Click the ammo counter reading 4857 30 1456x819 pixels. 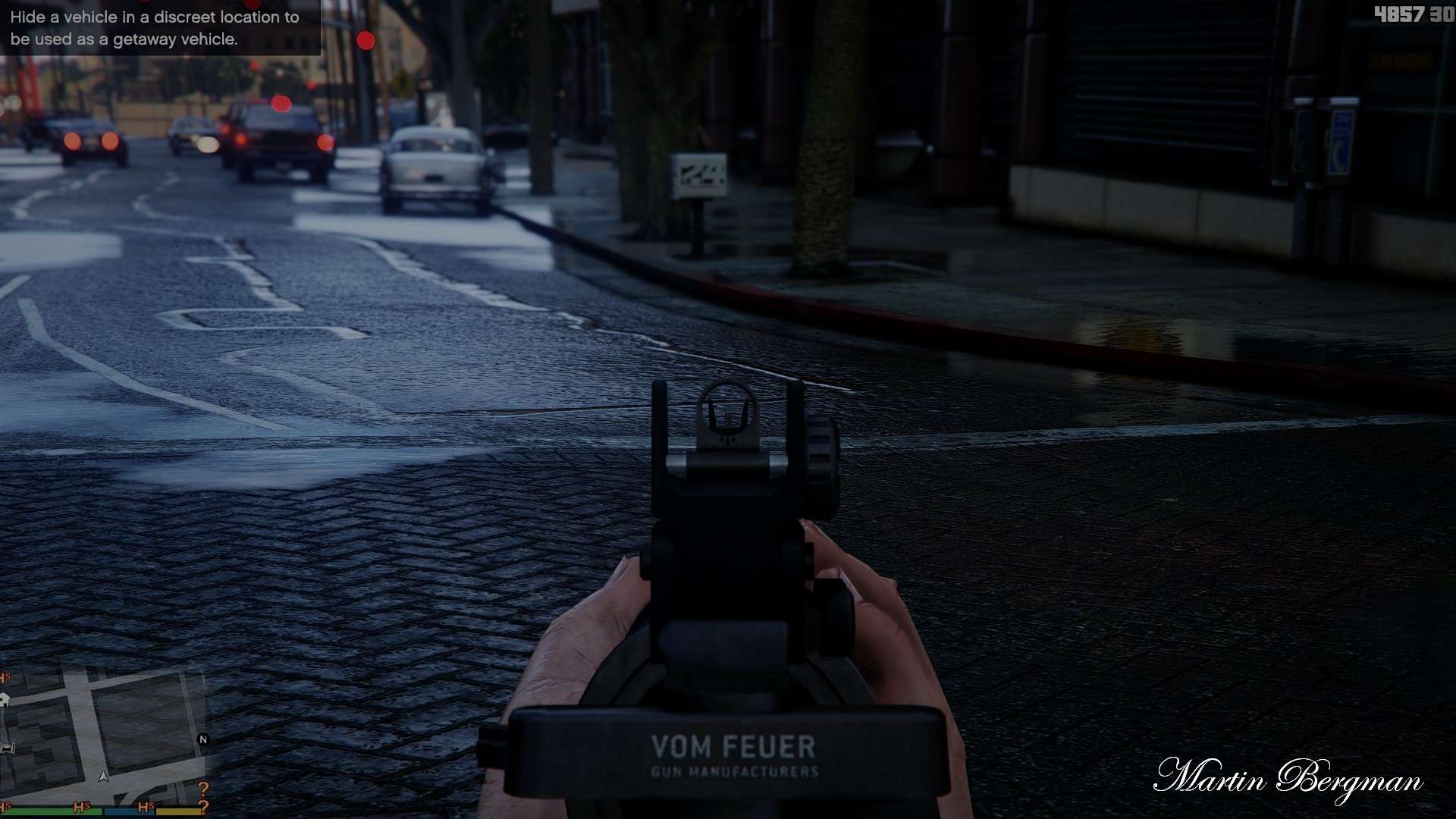[1417, 12]
